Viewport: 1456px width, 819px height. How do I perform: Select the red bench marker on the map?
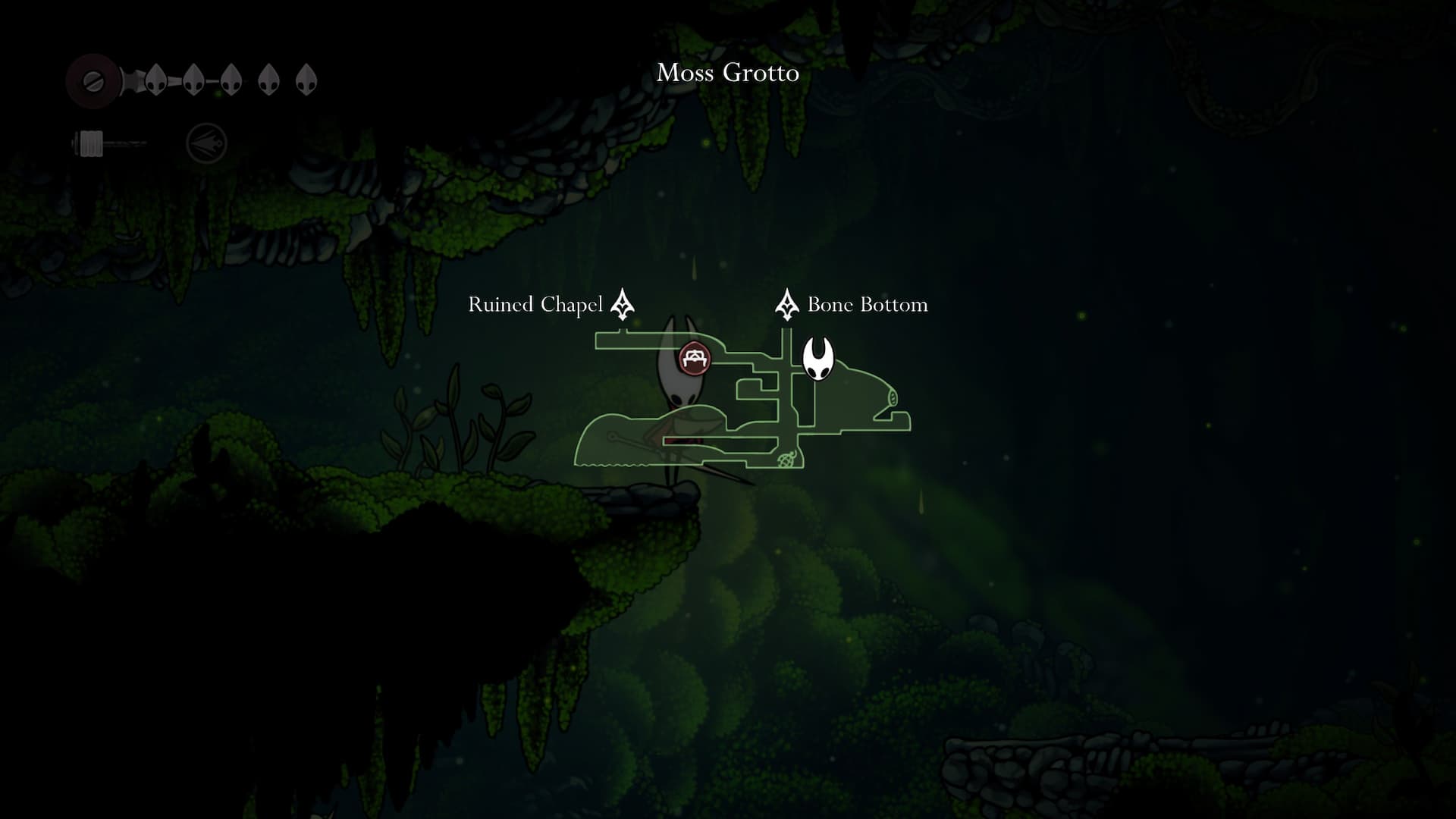694,358
